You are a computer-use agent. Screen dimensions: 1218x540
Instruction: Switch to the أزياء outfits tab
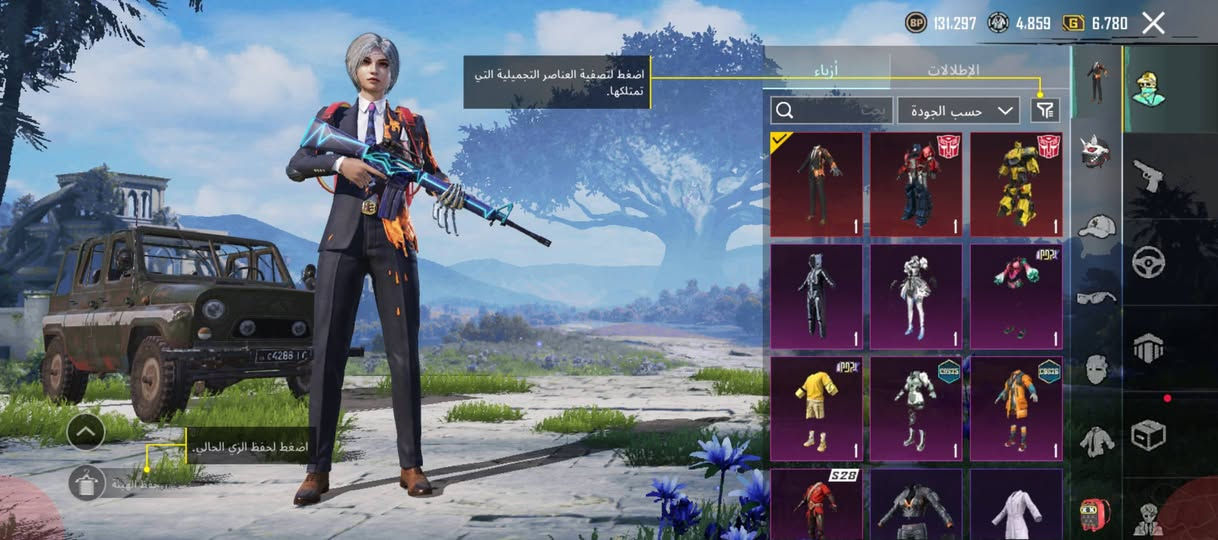(x=826, y=70)
